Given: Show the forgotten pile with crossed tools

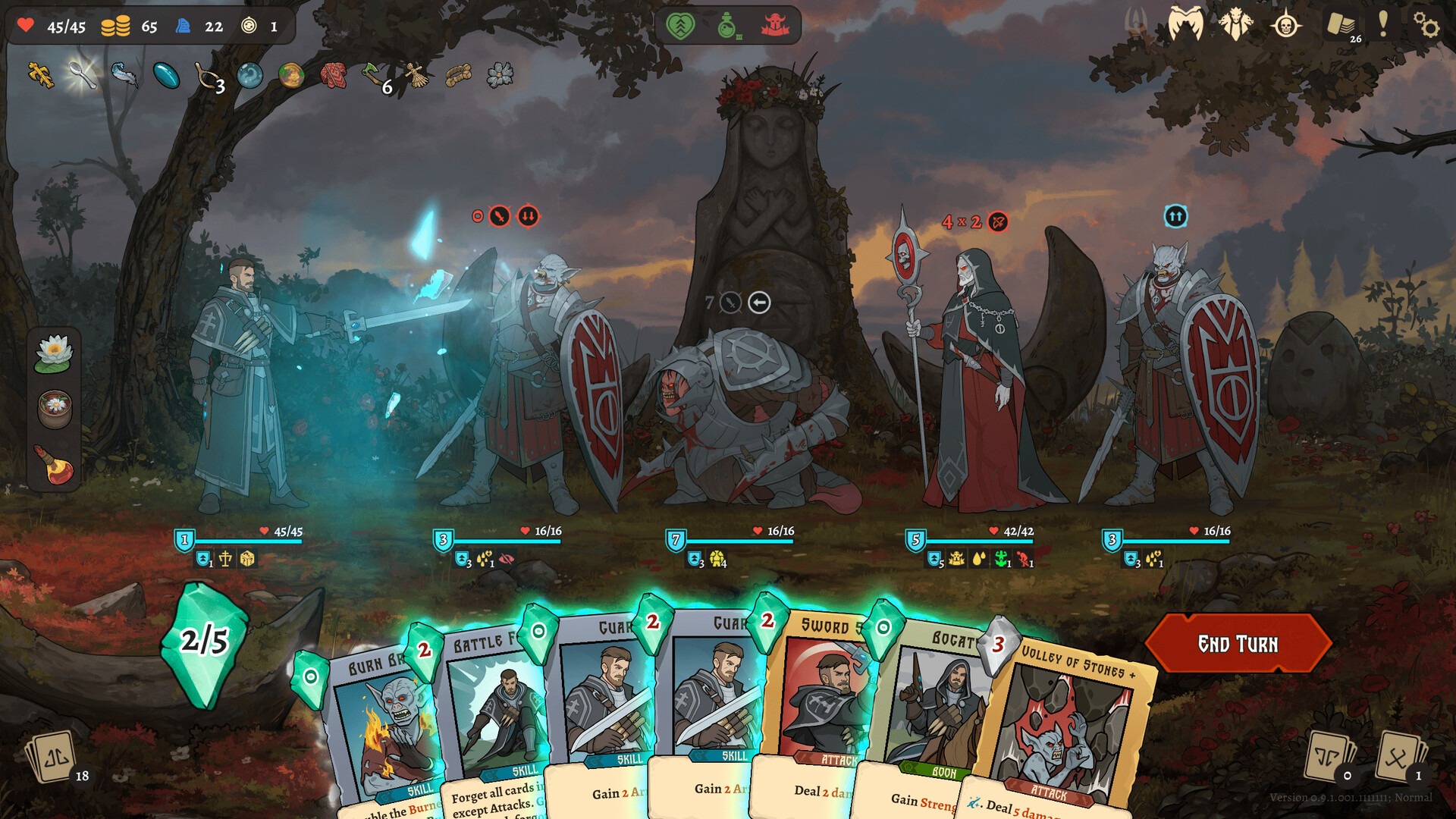Looking at the screenshot, I should 1398,757.
